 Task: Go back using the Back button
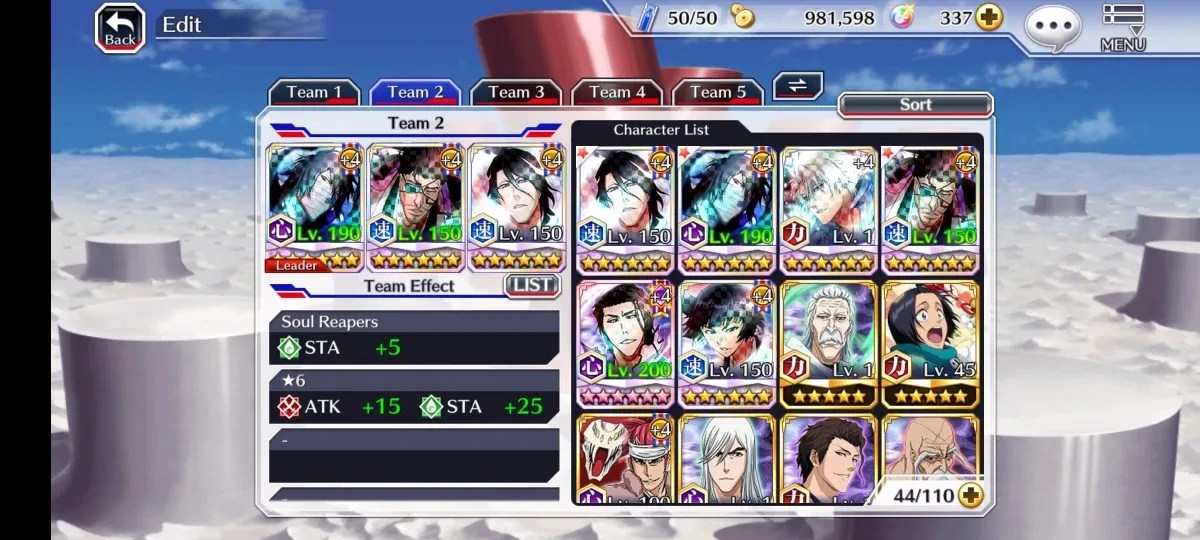tap(120, 28)
